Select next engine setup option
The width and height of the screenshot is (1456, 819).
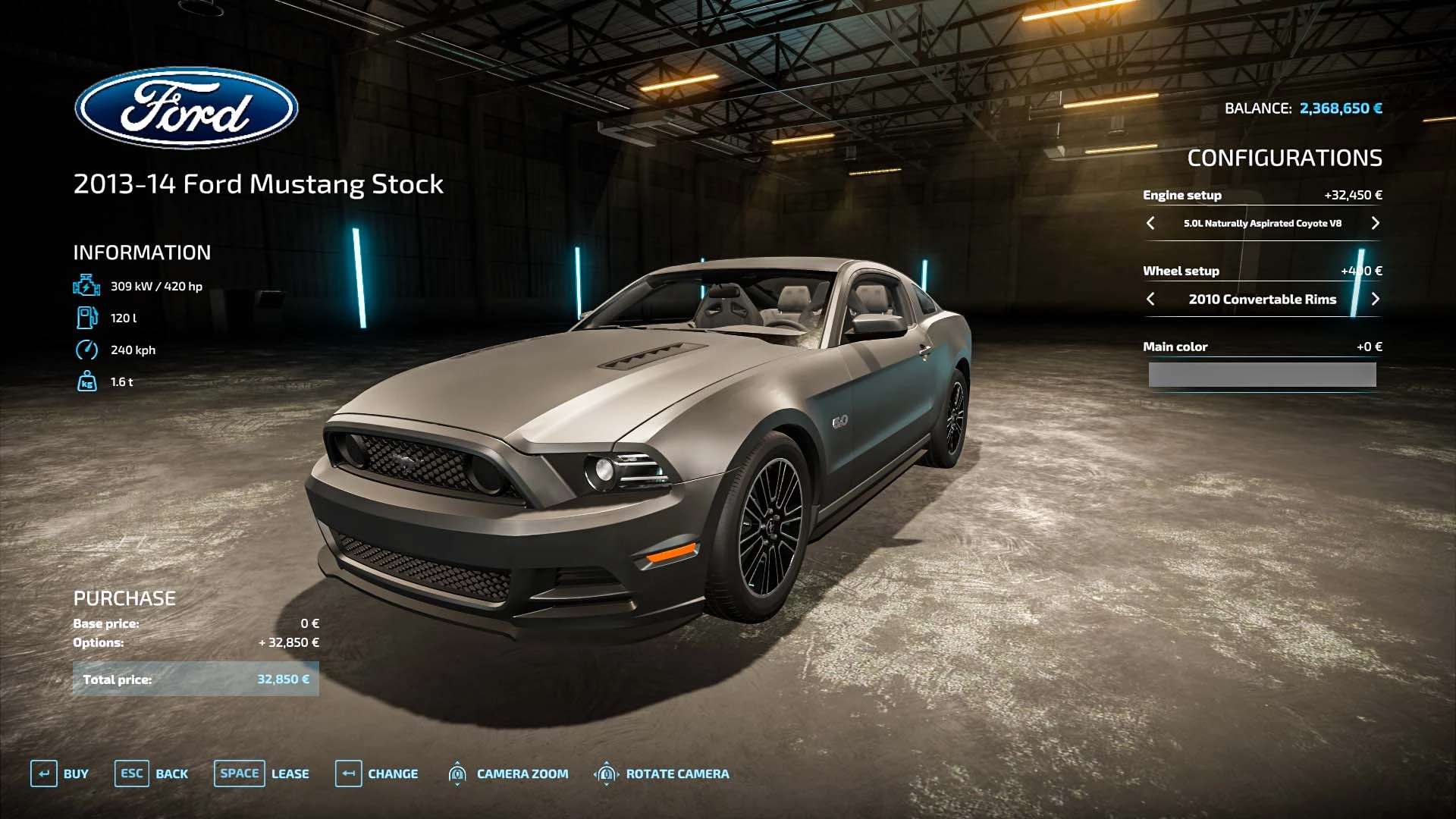1375,223
